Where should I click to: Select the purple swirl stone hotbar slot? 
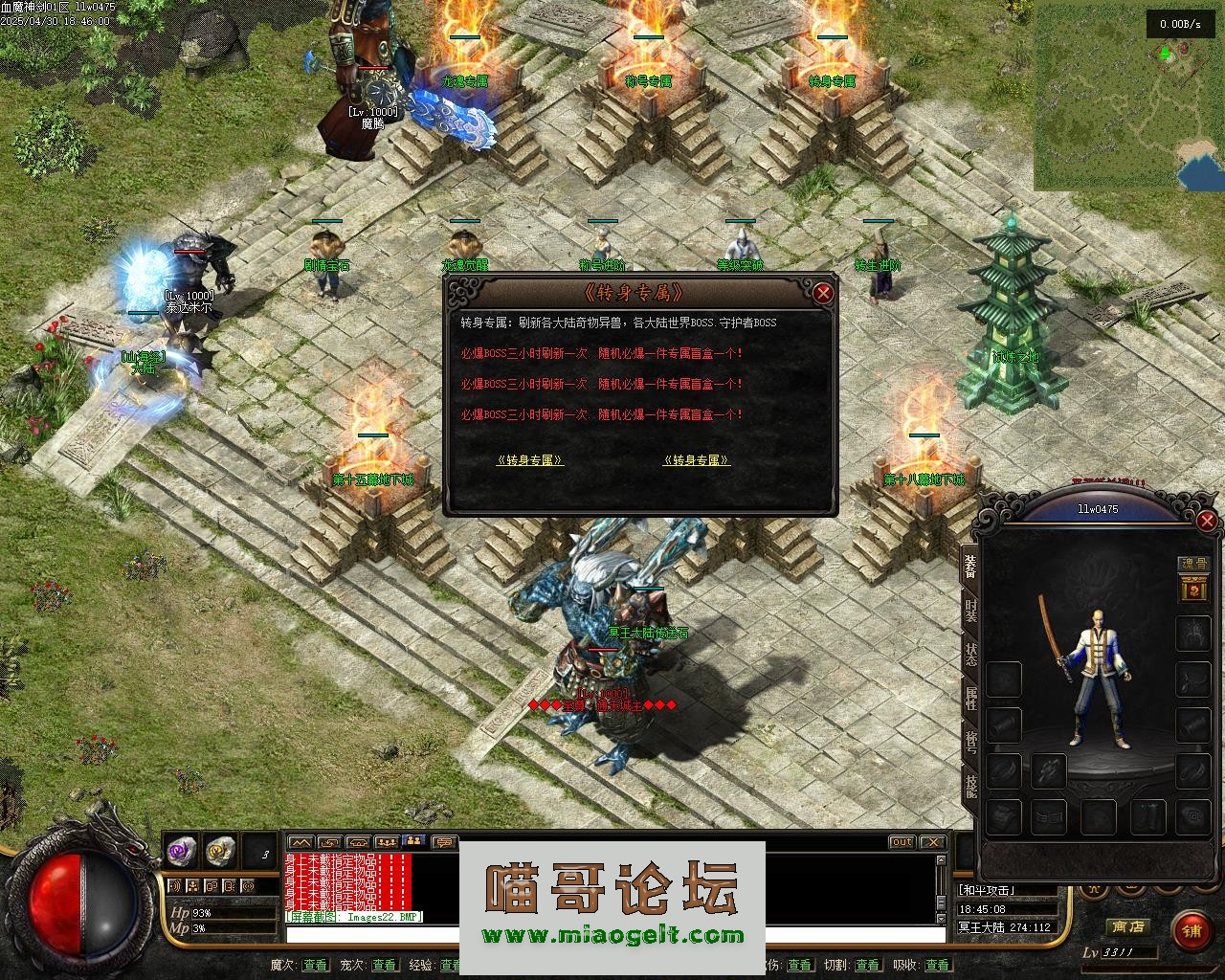point(181,849)
